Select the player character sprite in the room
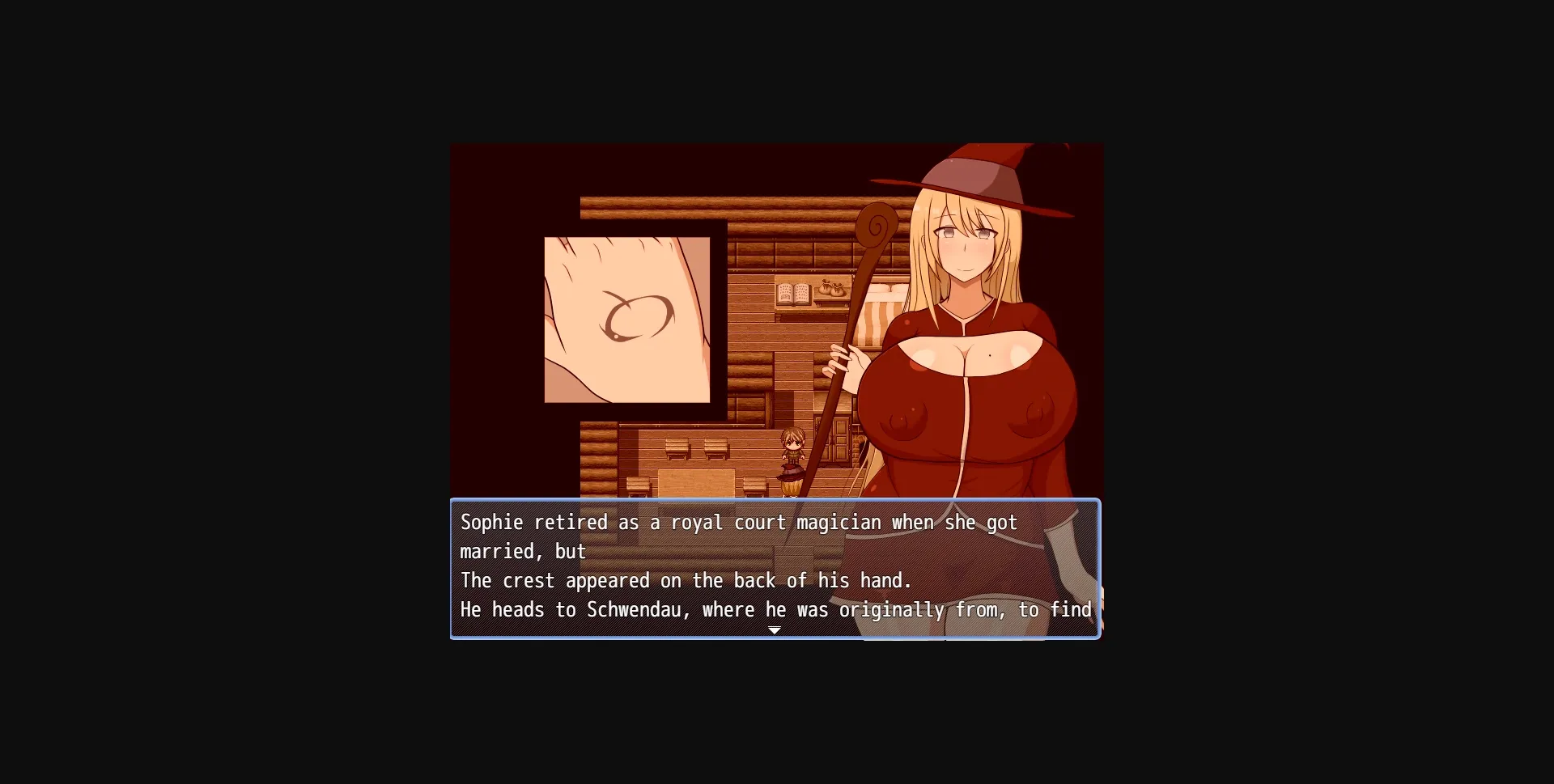The height and width of the screenshot is (784, 1554). (792, 445)
